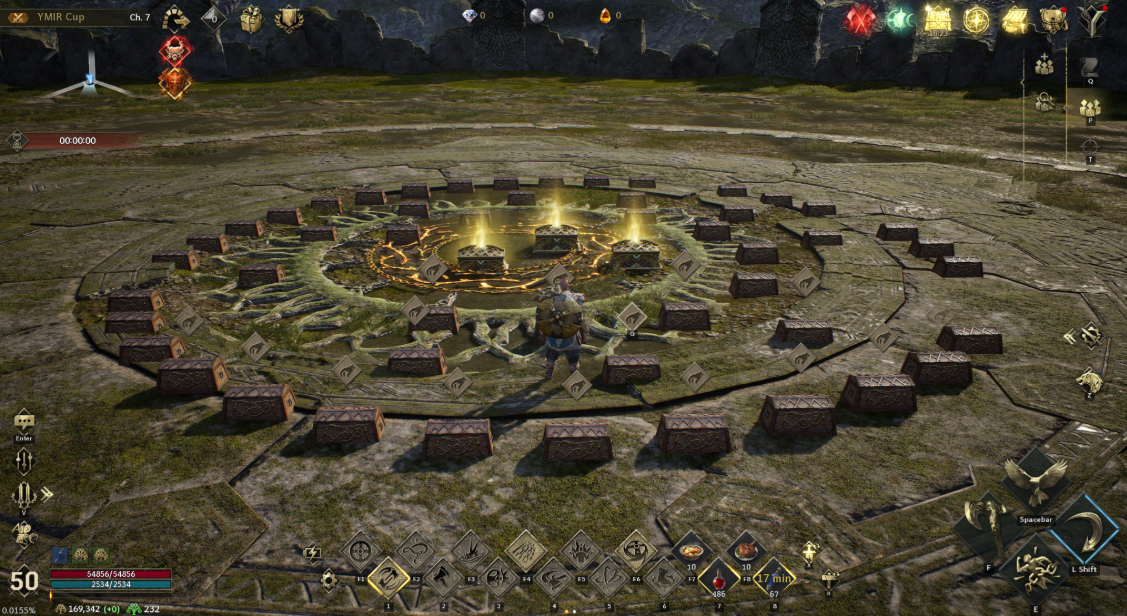Select the highlighted skill in slot 1
The width and height of the screenshot is (1127, 616).
pyautogui.click(x=387, y=577)
